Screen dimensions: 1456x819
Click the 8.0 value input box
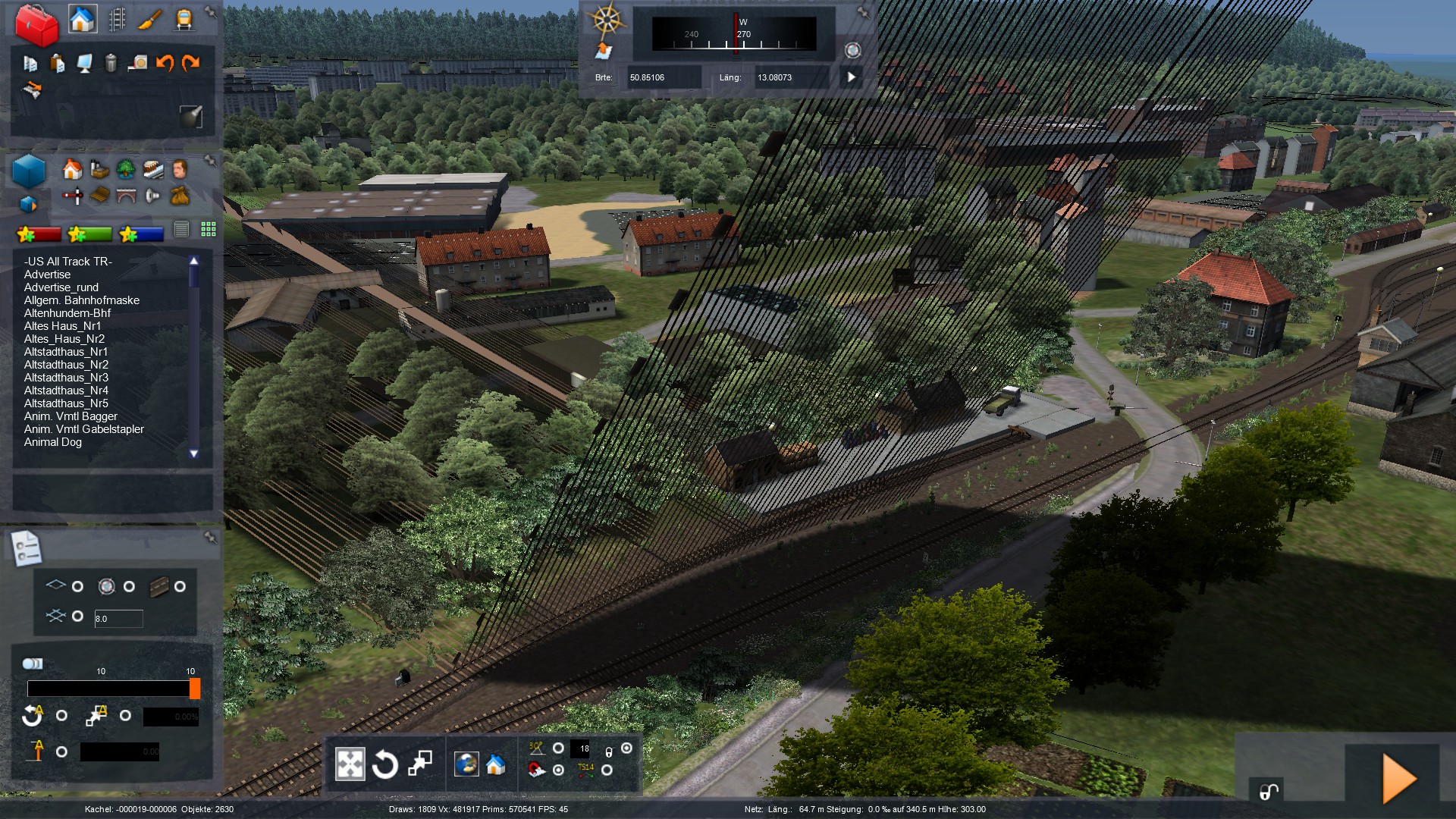pyautogui.click(x=118, y=619)
